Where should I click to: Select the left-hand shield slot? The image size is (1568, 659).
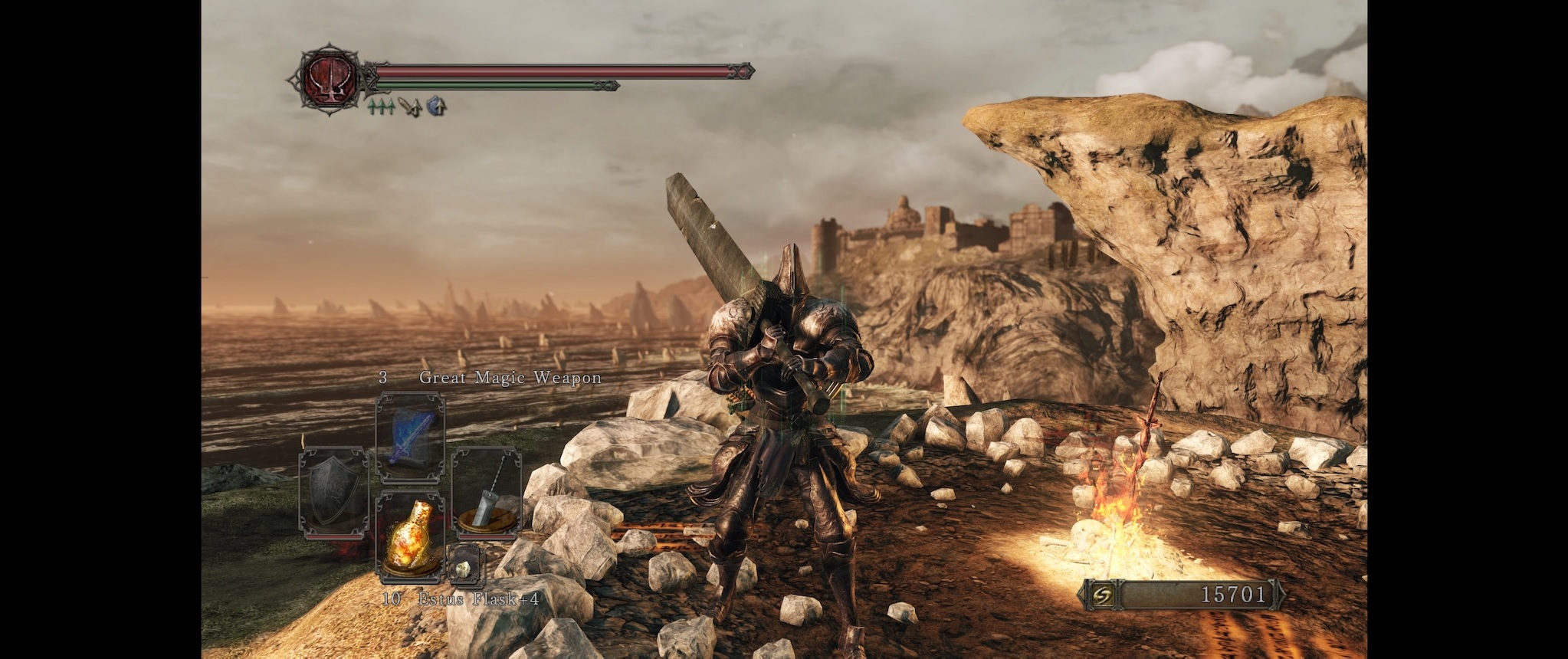click(x=333, y=491)
